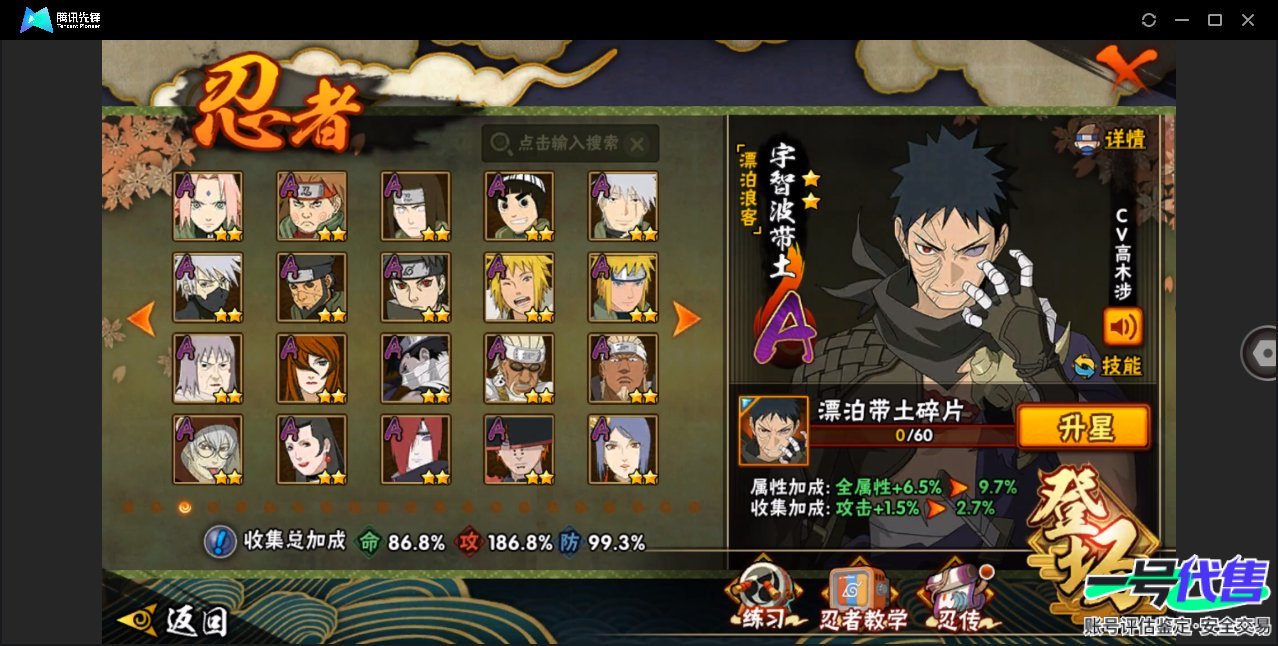The width and height of the screenshot is (1278, 646).
Task: Click the 升星 star-up button
Action: (x=1083, y=428)
